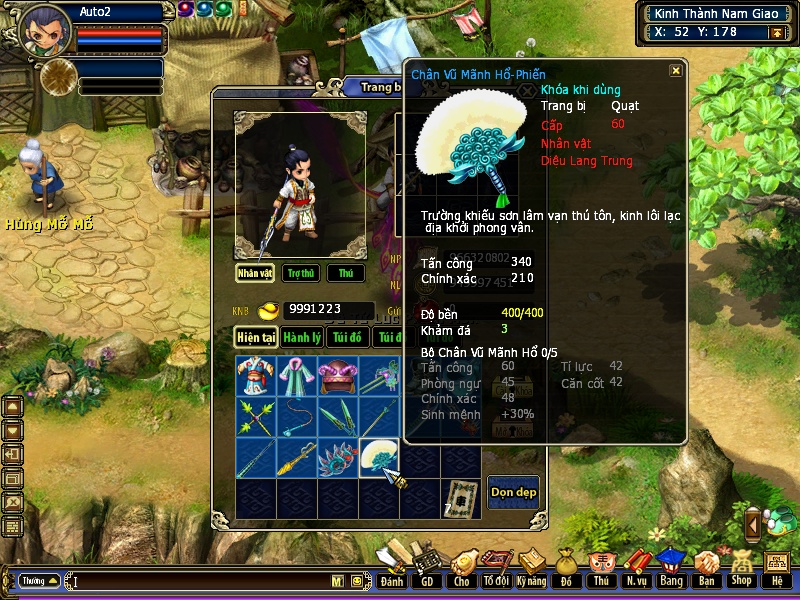
Task: Focus the chat input field
Action: pyautogui.click(x=200, y=581)
